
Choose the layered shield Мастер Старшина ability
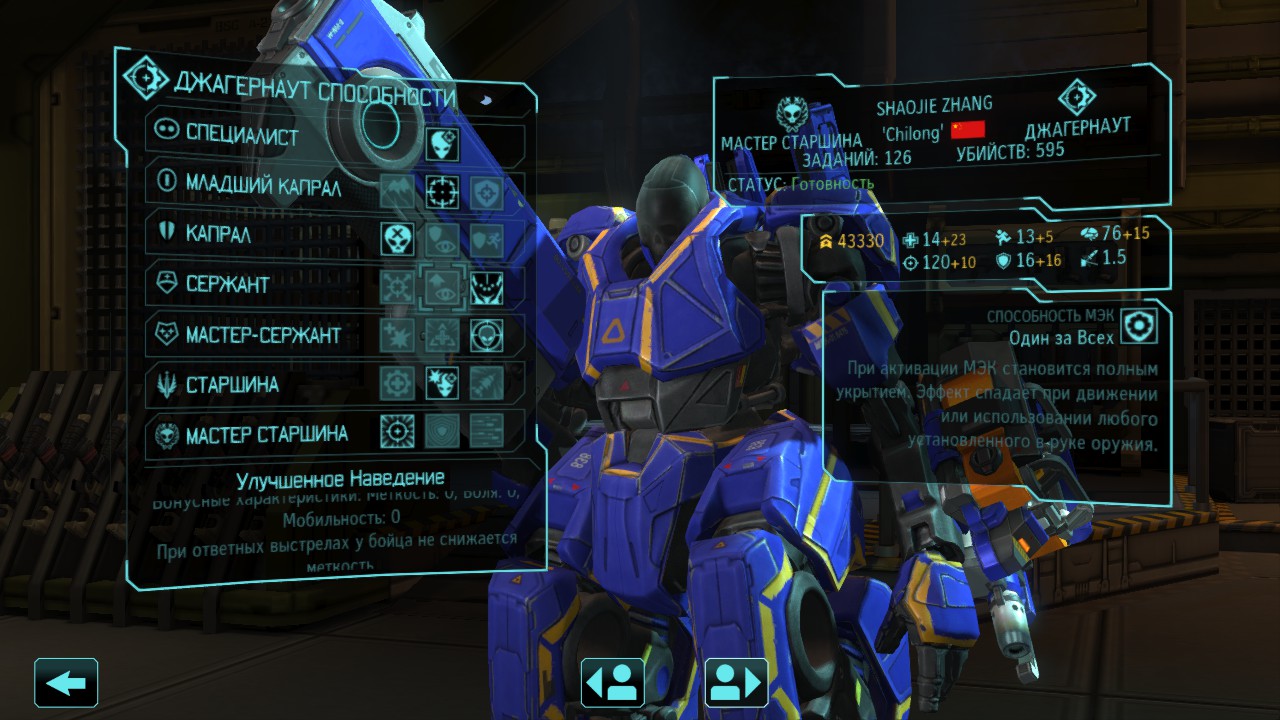443,431
